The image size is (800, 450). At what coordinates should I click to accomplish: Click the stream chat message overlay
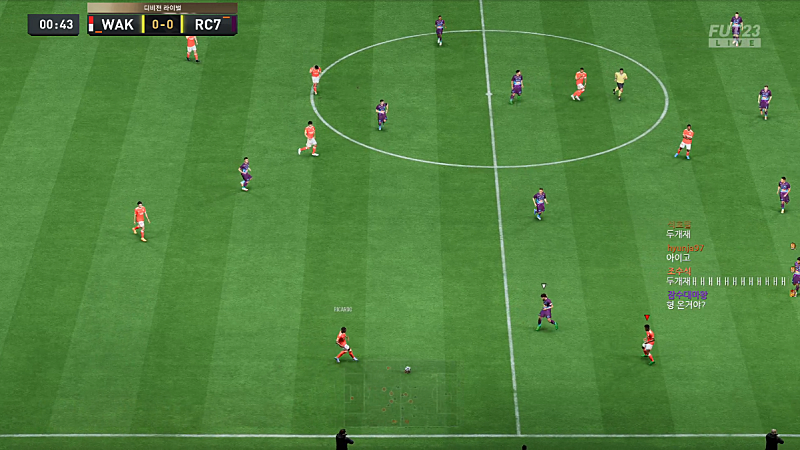pos(727,264)
